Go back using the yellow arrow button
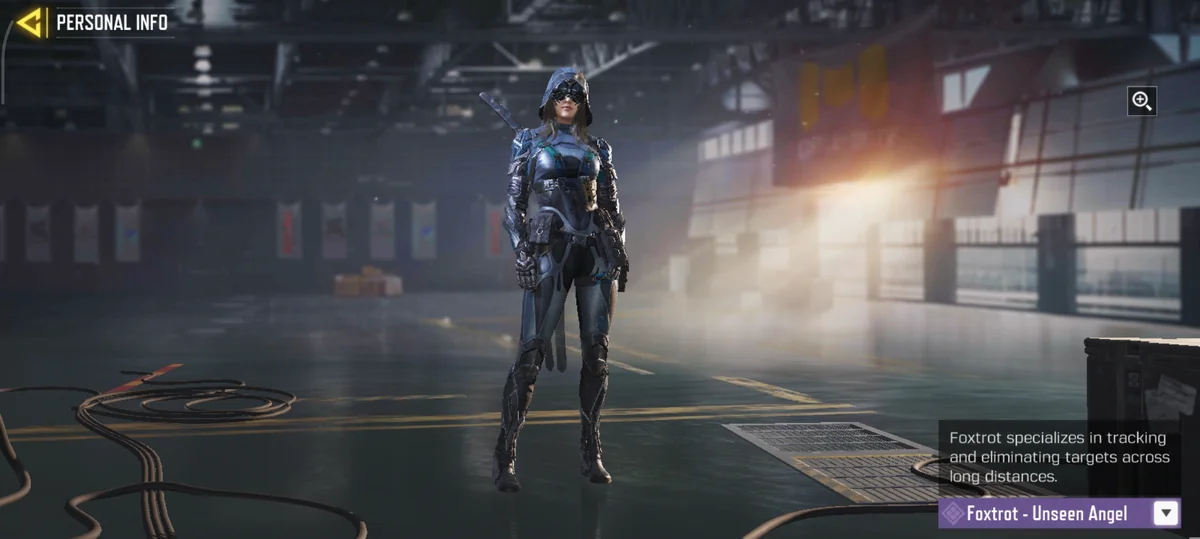This screenshot has height=539, width=1200. pyautogui.click(x=30, y=22)
